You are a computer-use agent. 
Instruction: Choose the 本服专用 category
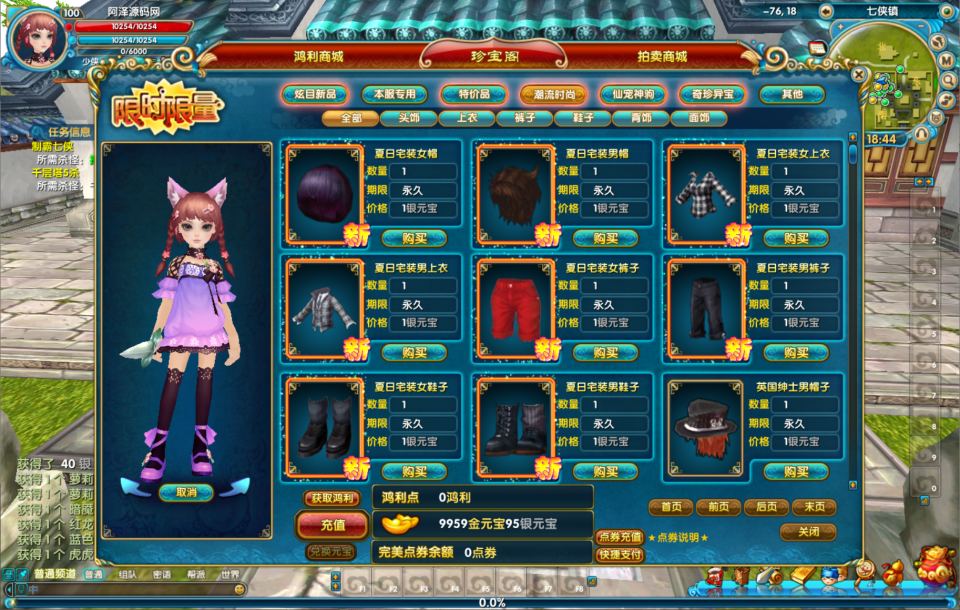394,95
